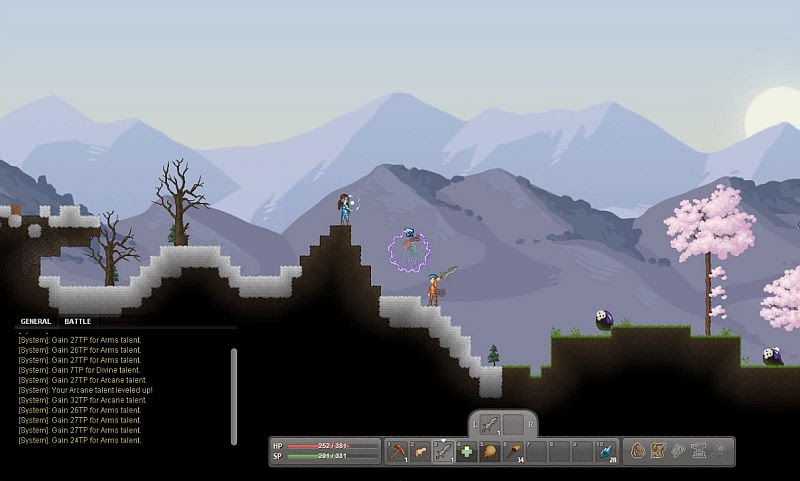Select the pickaxe in hotbar slot 1
The height and width of the screenshot is (481, 800).
[398, 452]
